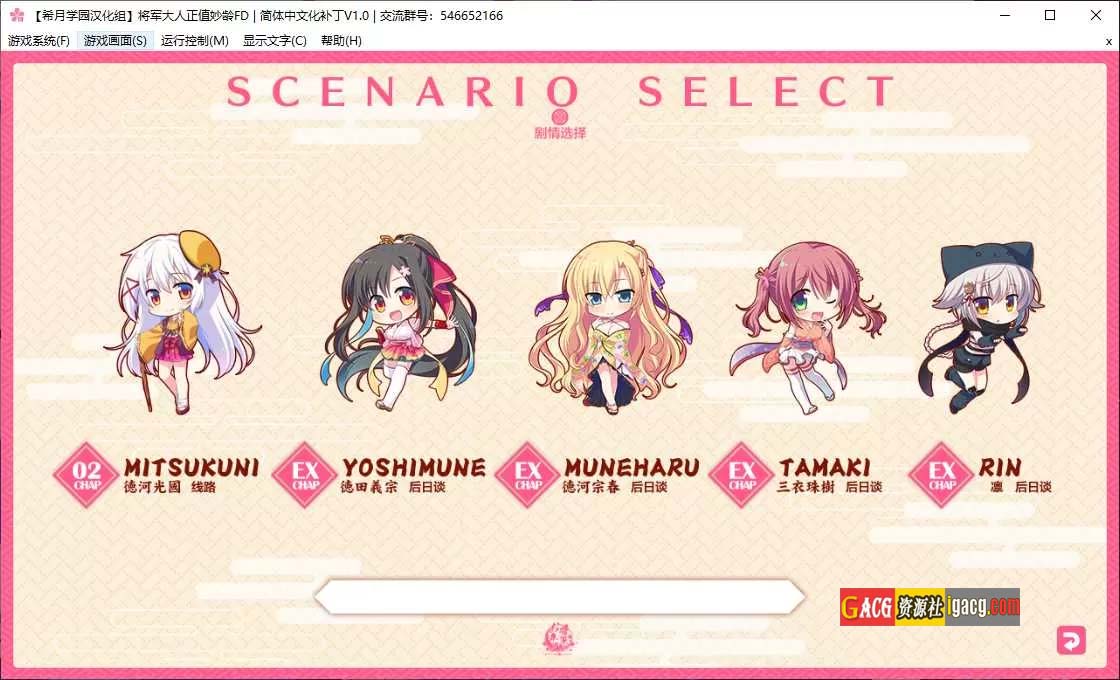Open the 游戏画面(S) menu
The image size is (1120, 680).
pos(115,41)
